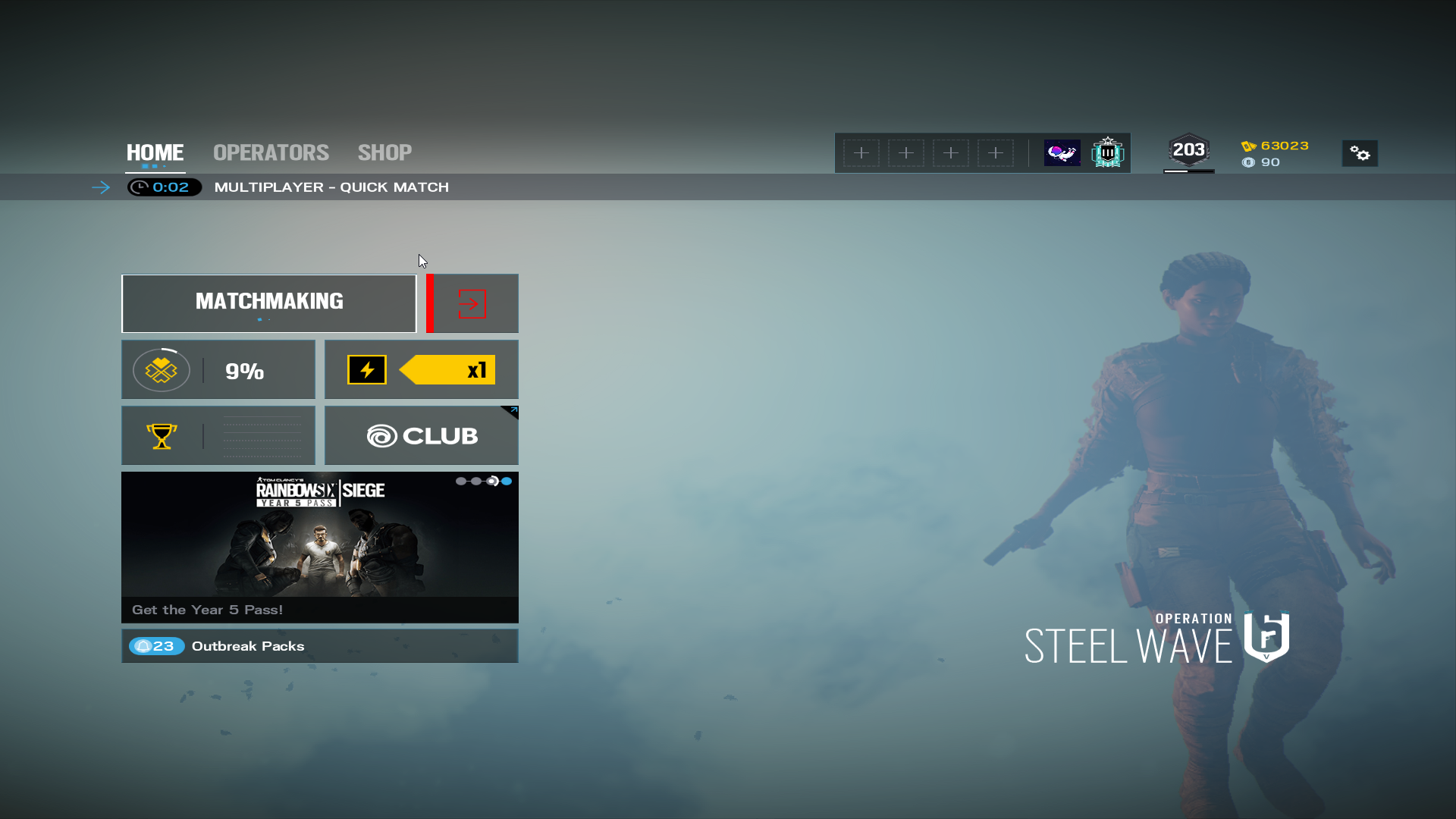This screenshot has width=1456, height=819.
Task: Open the Operators tab
Action: click(x=271, y=152)
